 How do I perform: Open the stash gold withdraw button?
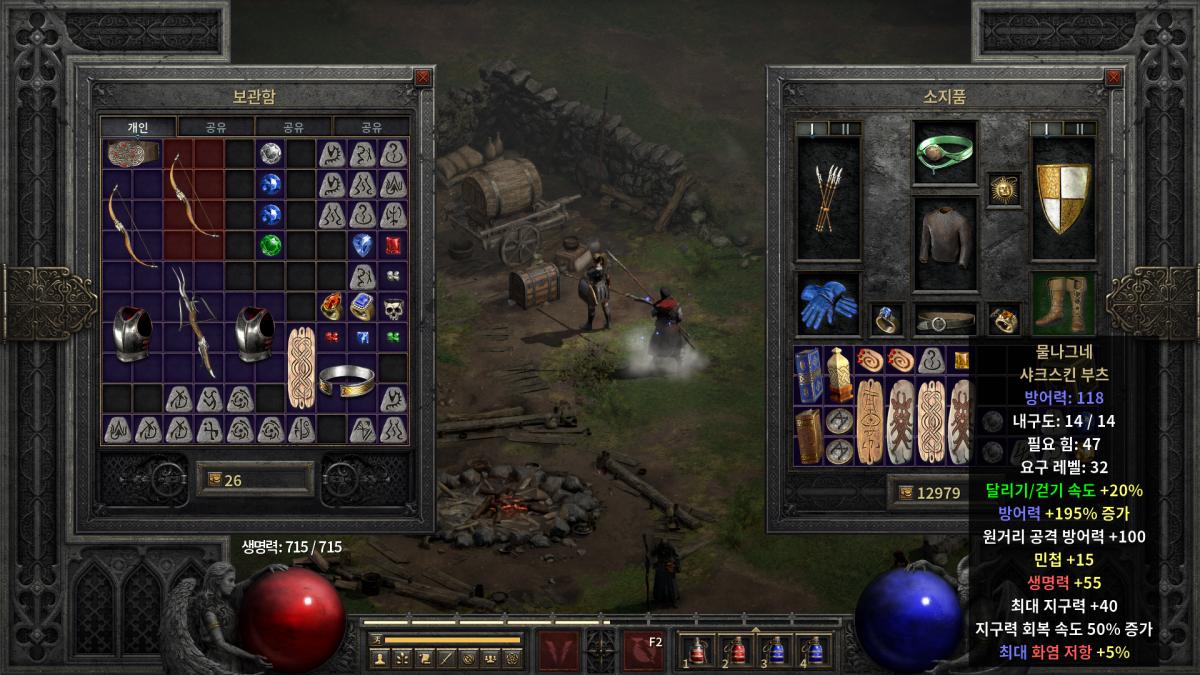click(210, 480)
